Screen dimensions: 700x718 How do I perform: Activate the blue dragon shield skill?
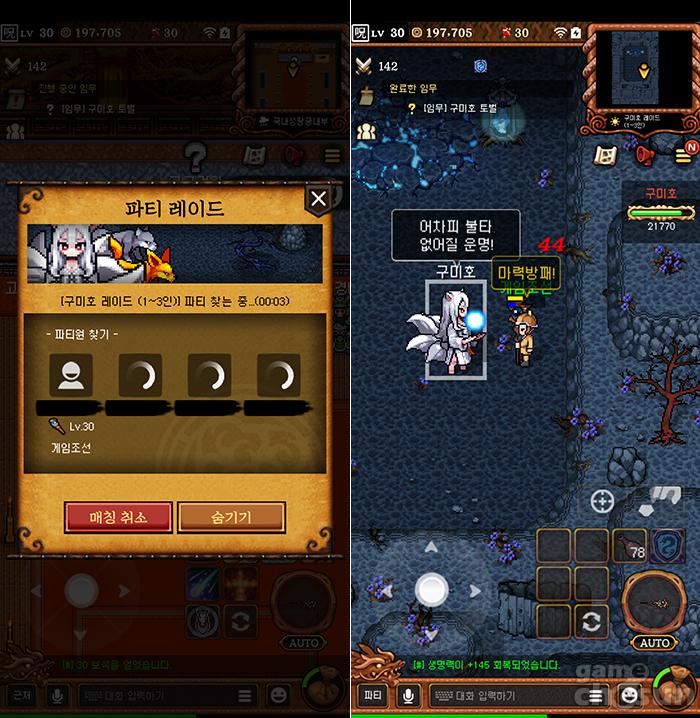[668, 546]
